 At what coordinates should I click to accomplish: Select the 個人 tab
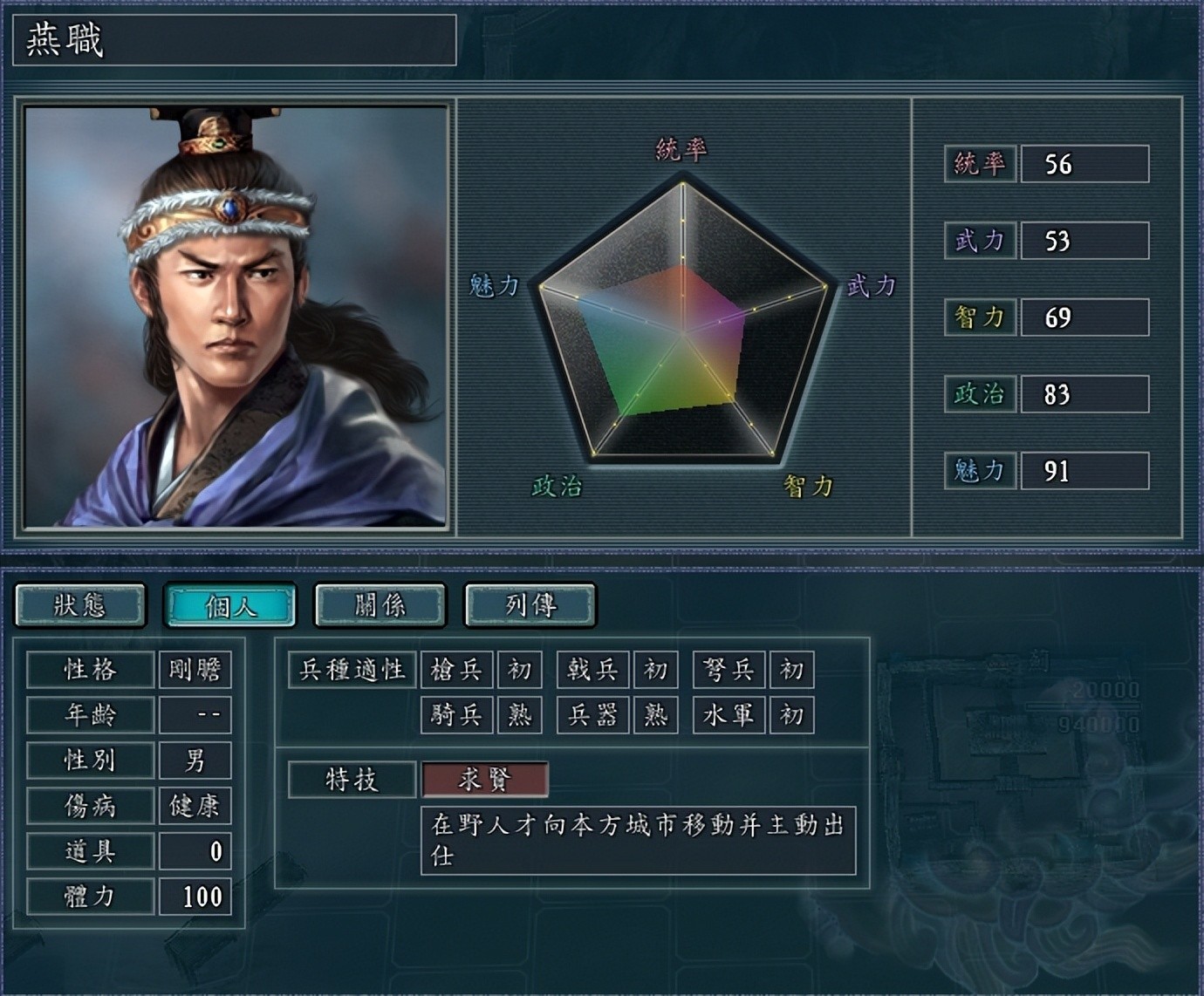click(x=230, y=605)
